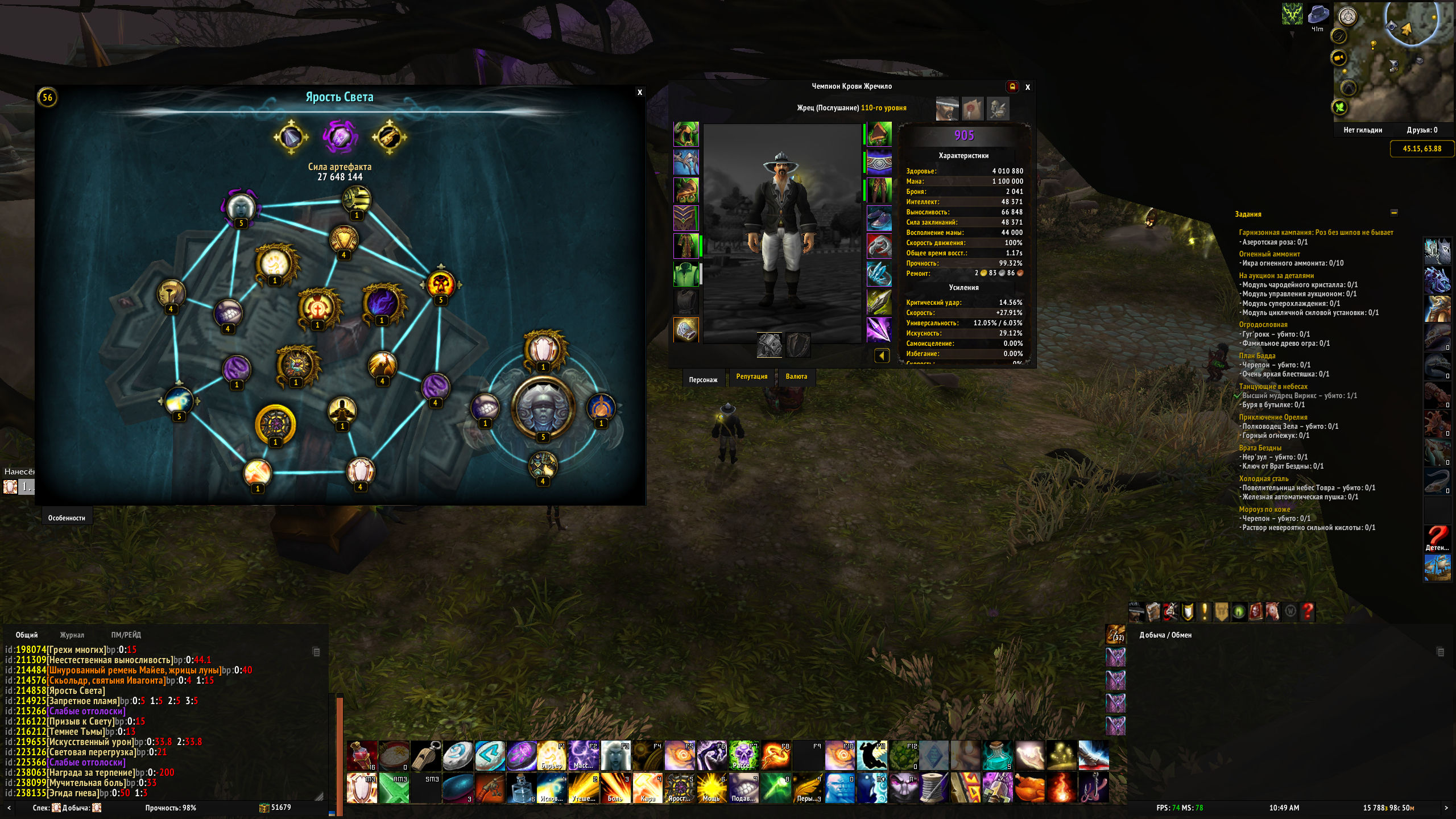Open the Особенности tab below the artifact
The height and width of the screenshot is (819, 1456).
click(x=67, y=518)
